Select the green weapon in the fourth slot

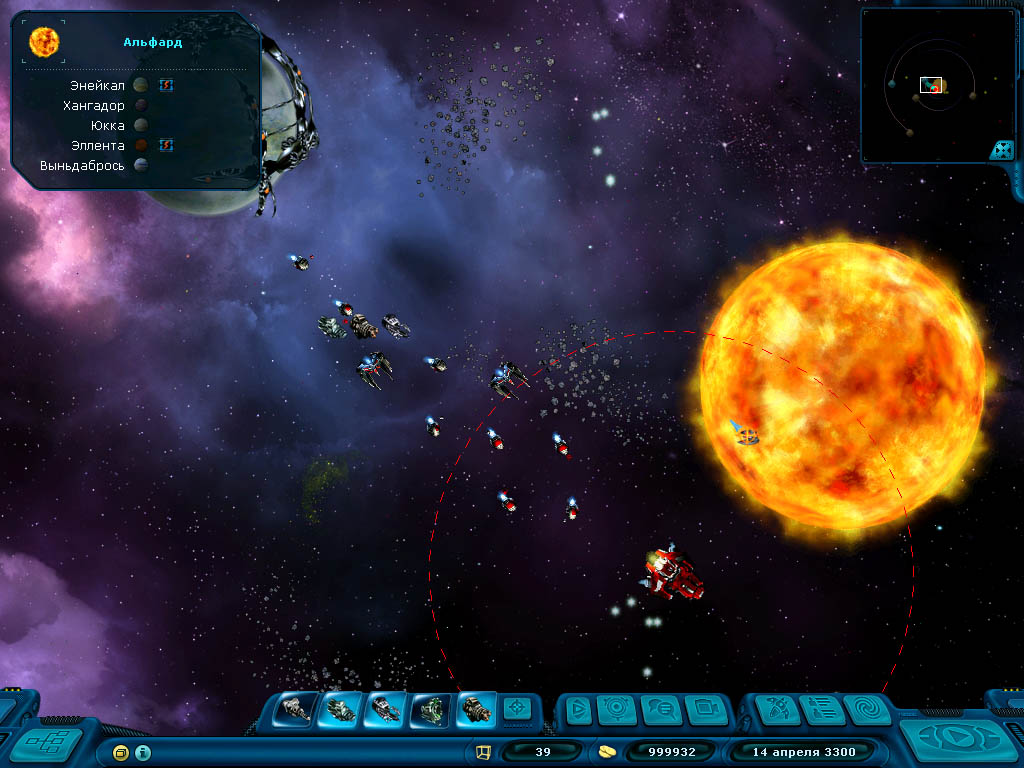click(x=431, y=709)
